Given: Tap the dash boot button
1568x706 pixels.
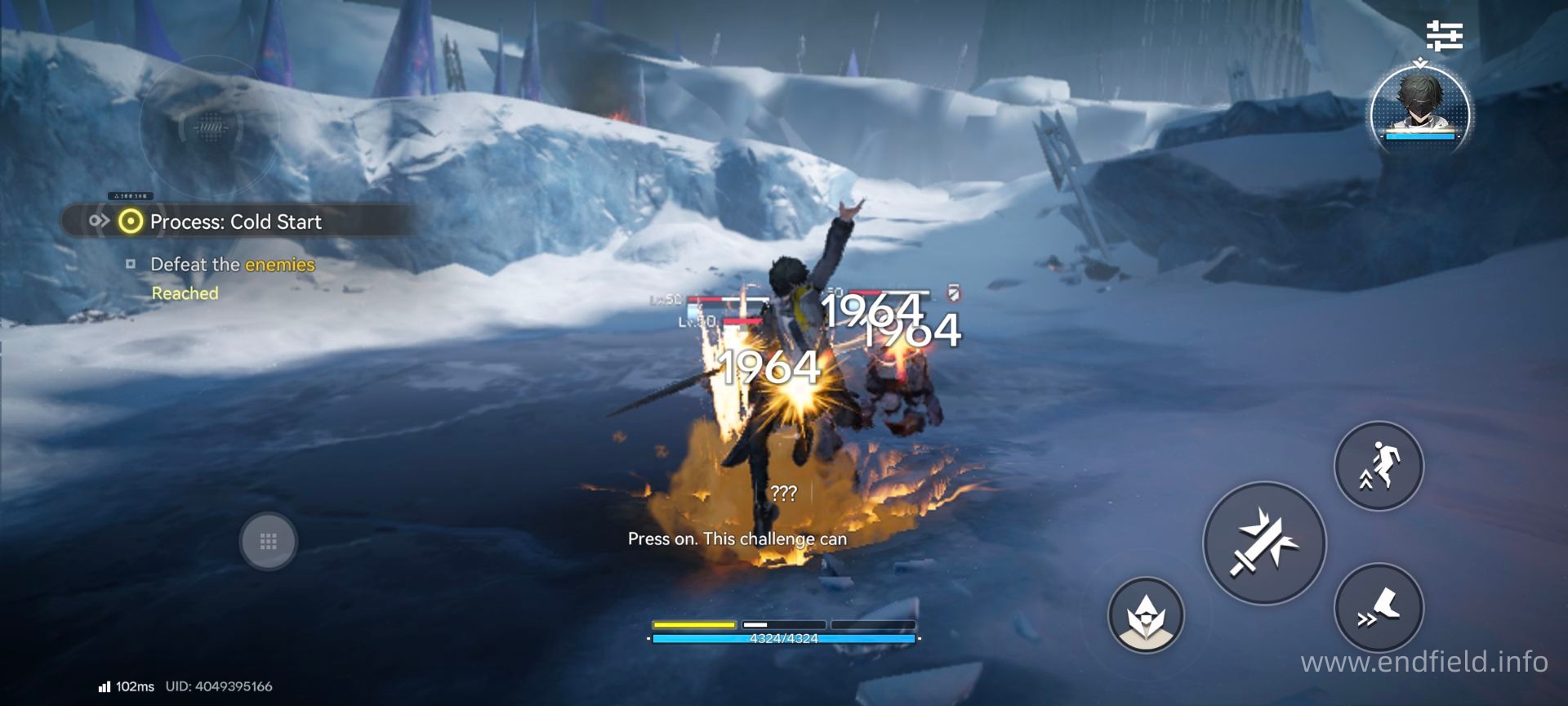Looking at the screenshot, I should pyautogui.click(x=1379, y=608).
